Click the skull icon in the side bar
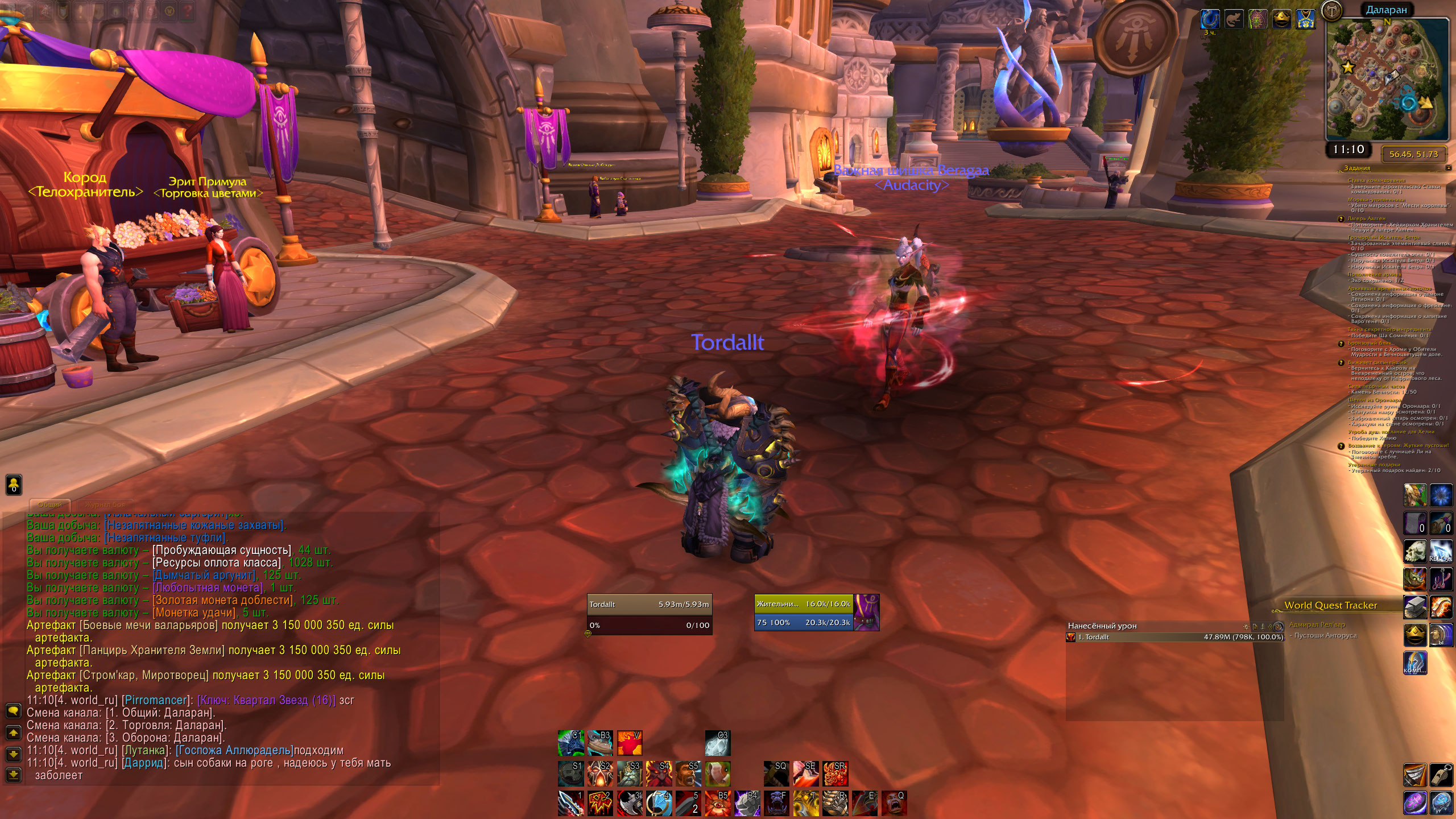This screenshot has height=819, width=1456. 1414,551
